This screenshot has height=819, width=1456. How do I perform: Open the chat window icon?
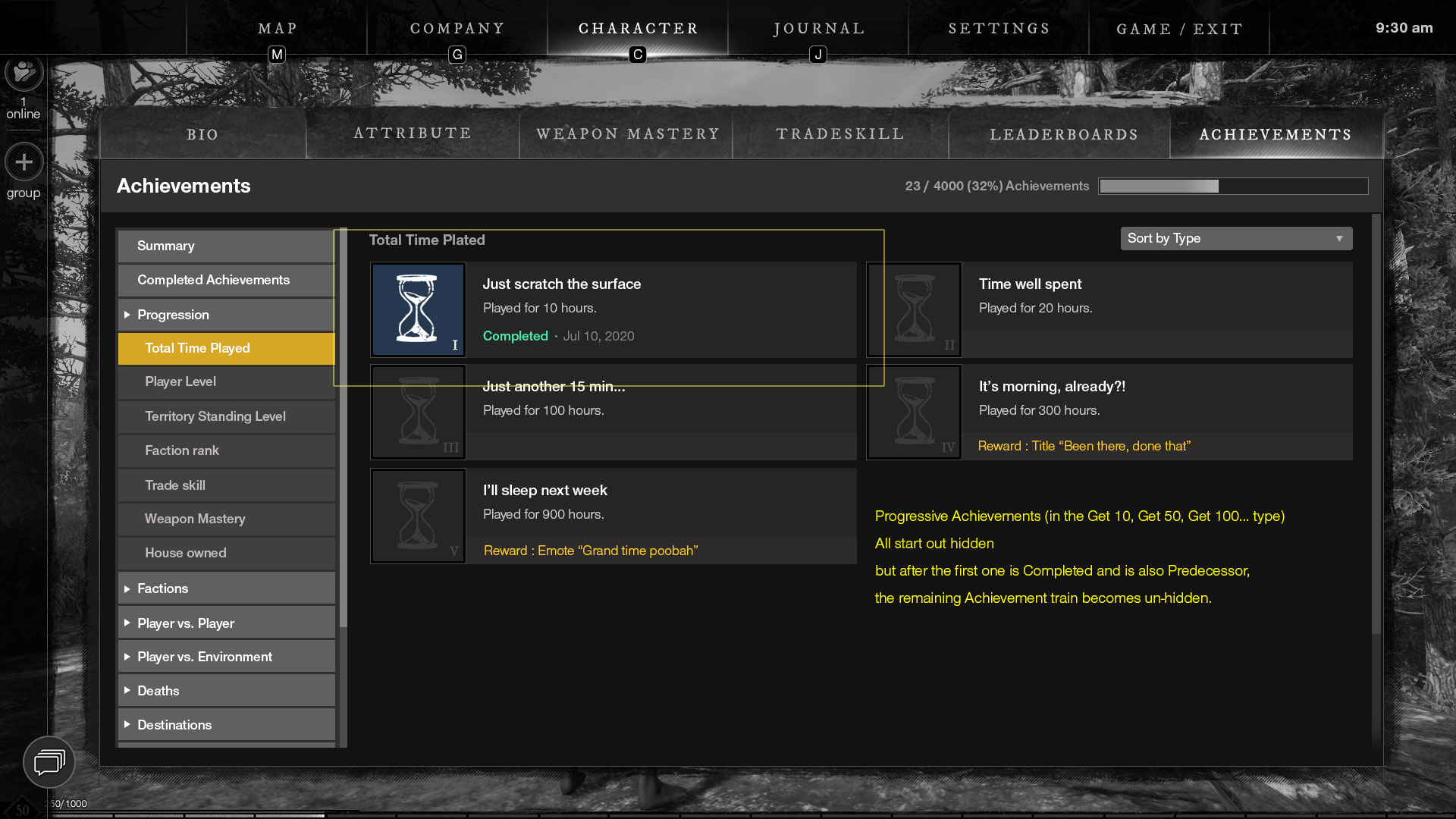pos(49,761)
